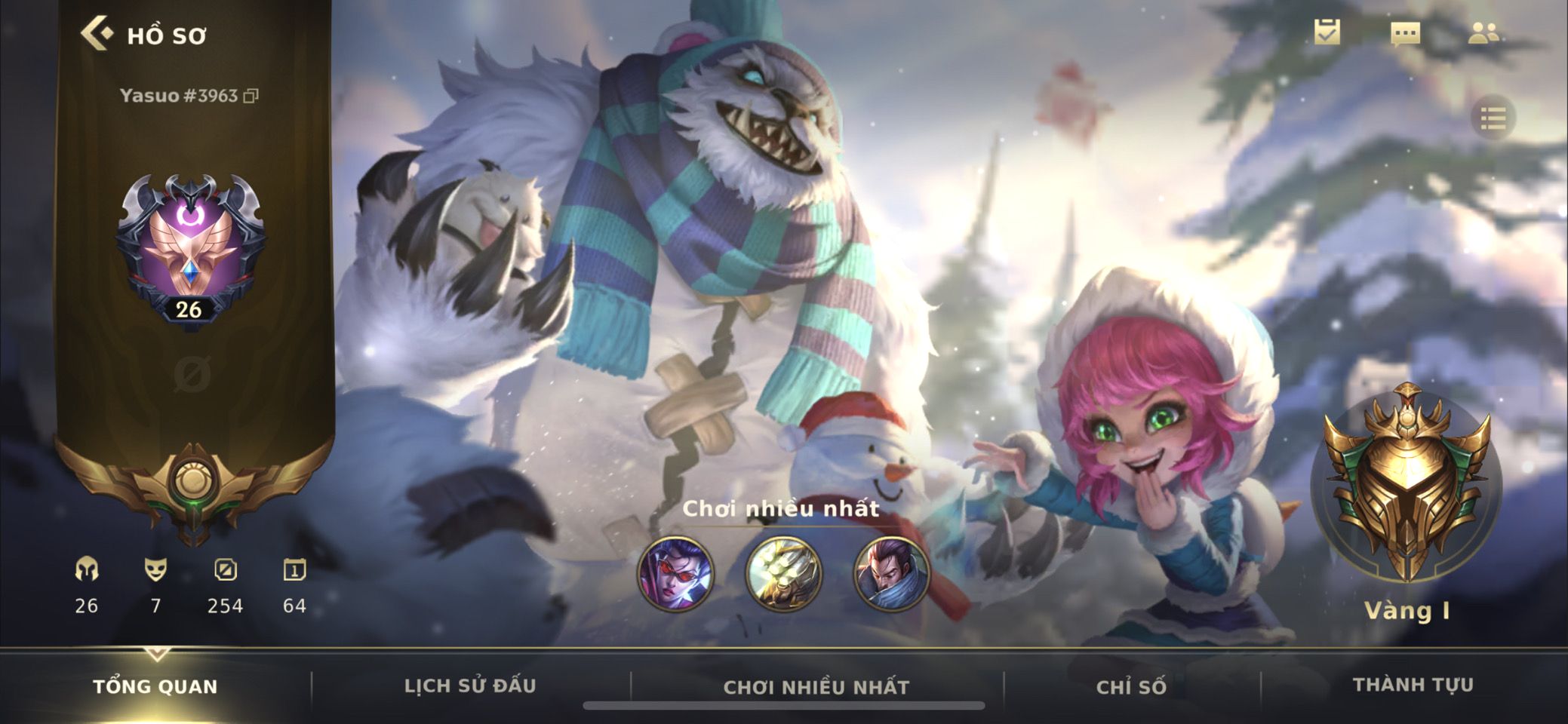Select the Vayne most-played champion icon
Image resolution: width=1568 pixels, height=724 pixels.
675,573
